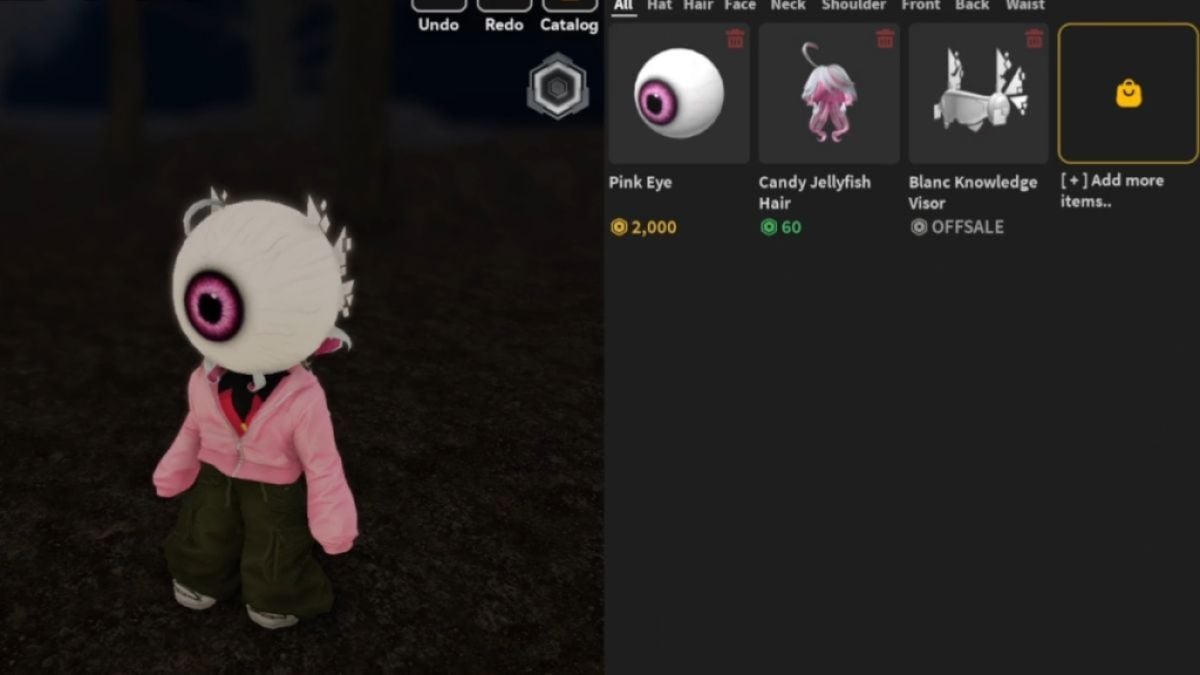Trash the Blanc Knowledge Visor item

1035,39
